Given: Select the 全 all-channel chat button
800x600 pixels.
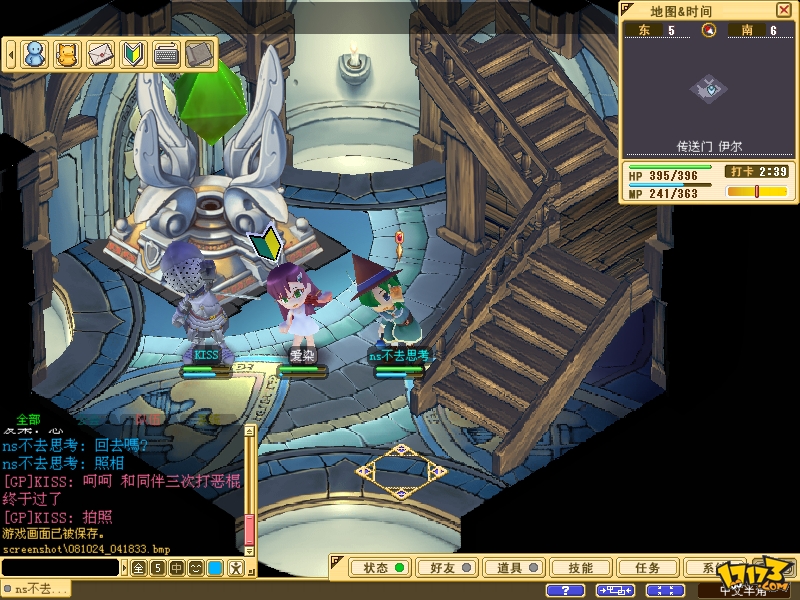Looking at the screenshot, I should [139, 568].
